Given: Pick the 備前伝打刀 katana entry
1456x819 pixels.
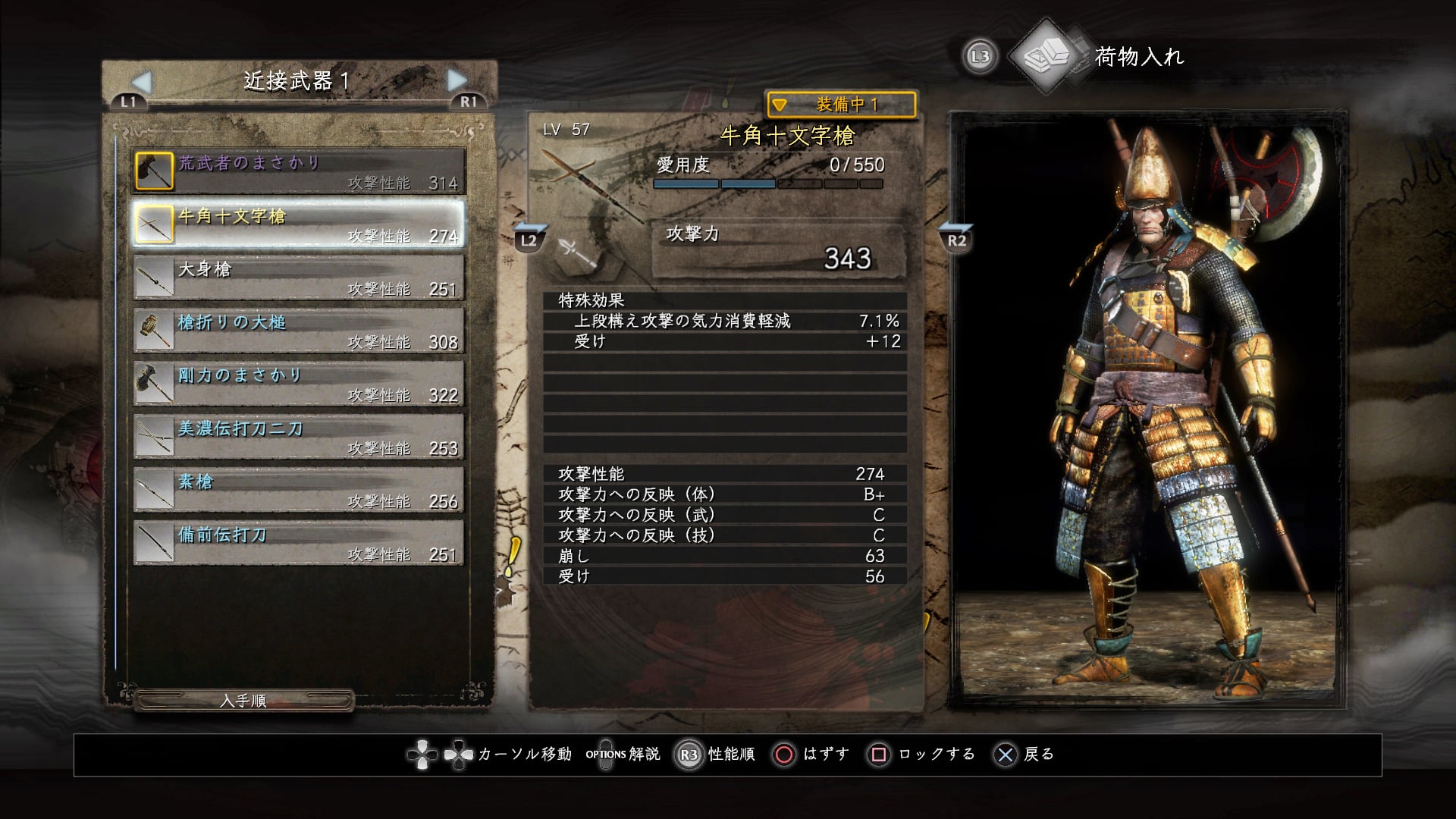Looking at the screenshot, I should tap(298, 543).
